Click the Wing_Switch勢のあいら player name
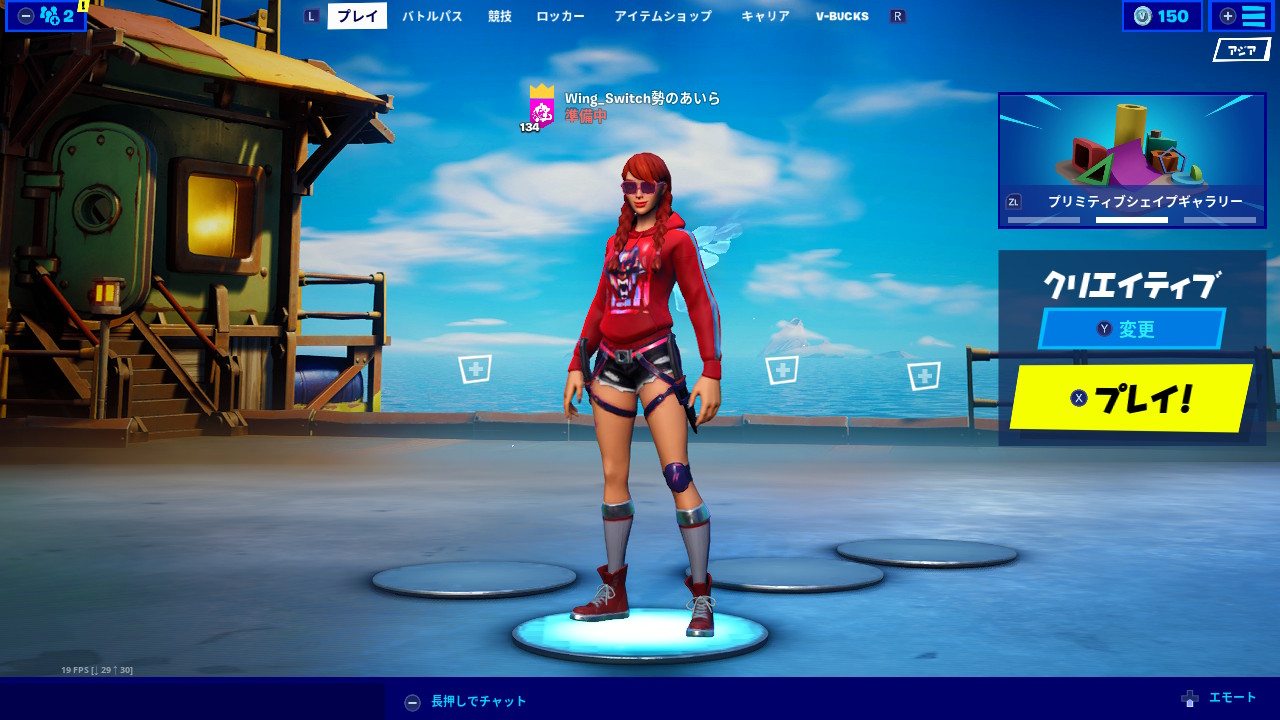 [x=641, y=98]
